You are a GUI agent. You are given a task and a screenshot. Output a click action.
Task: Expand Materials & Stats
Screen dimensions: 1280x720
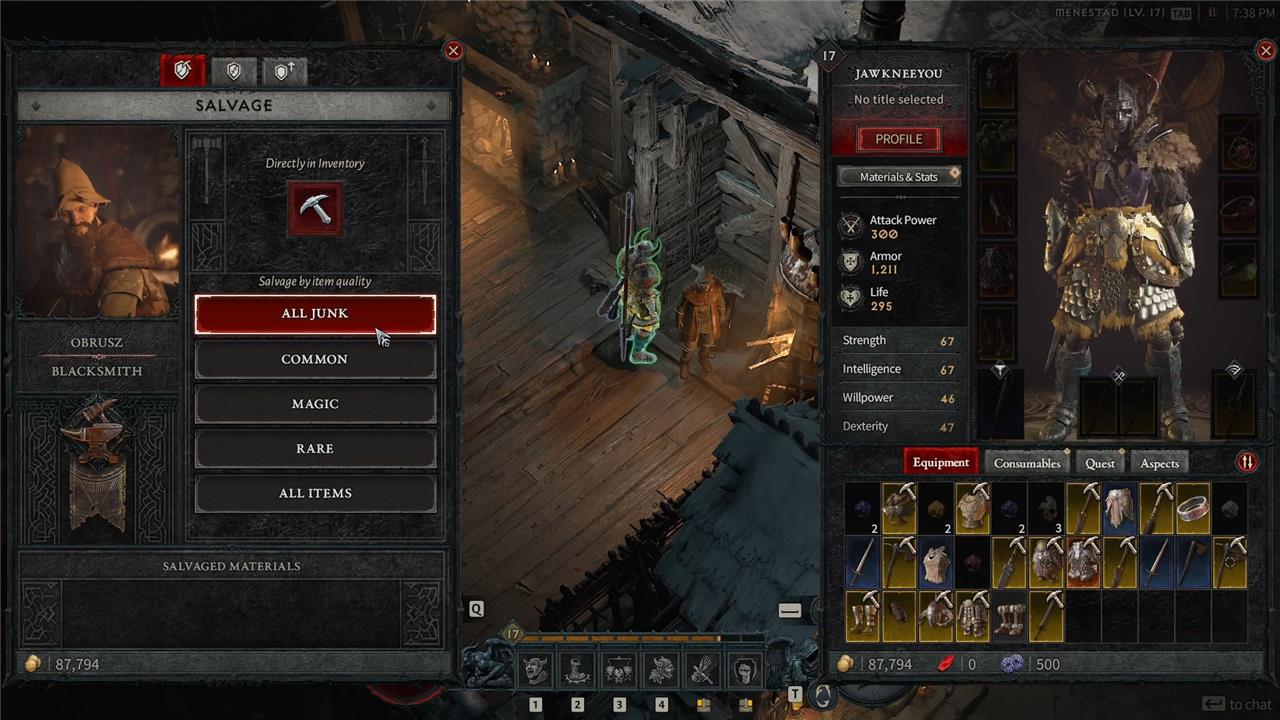pyautogui.click(x=899, y=177)
